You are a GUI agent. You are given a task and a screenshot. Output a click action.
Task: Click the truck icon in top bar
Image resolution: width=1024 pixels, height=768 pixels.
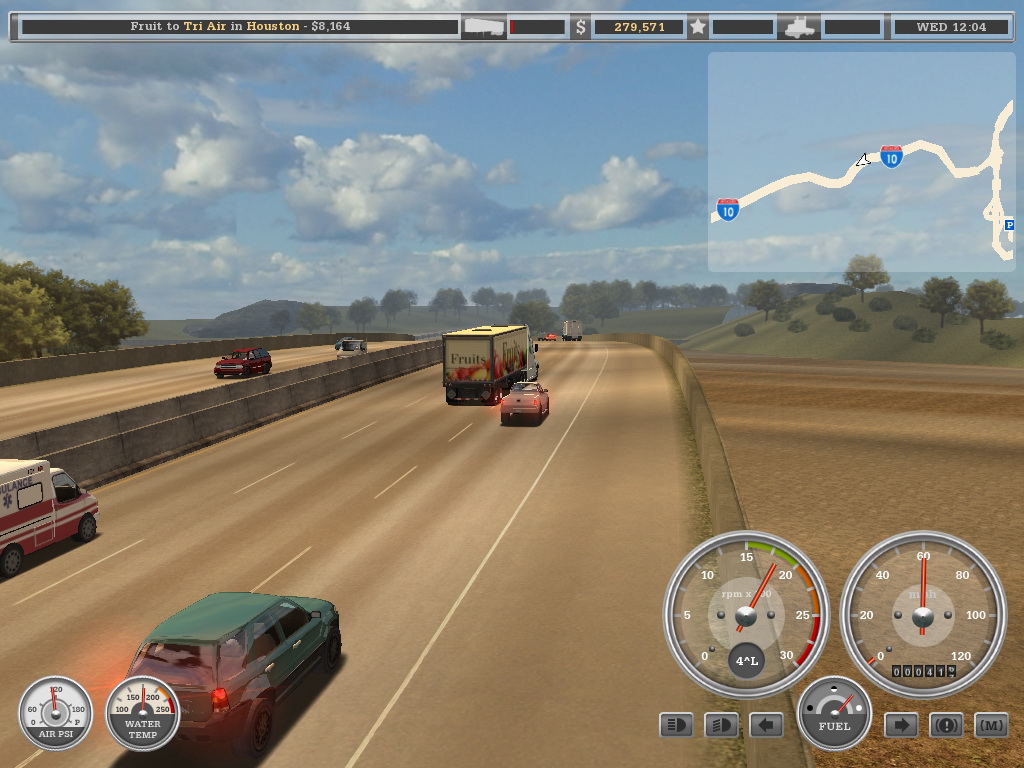click(801, 27)
